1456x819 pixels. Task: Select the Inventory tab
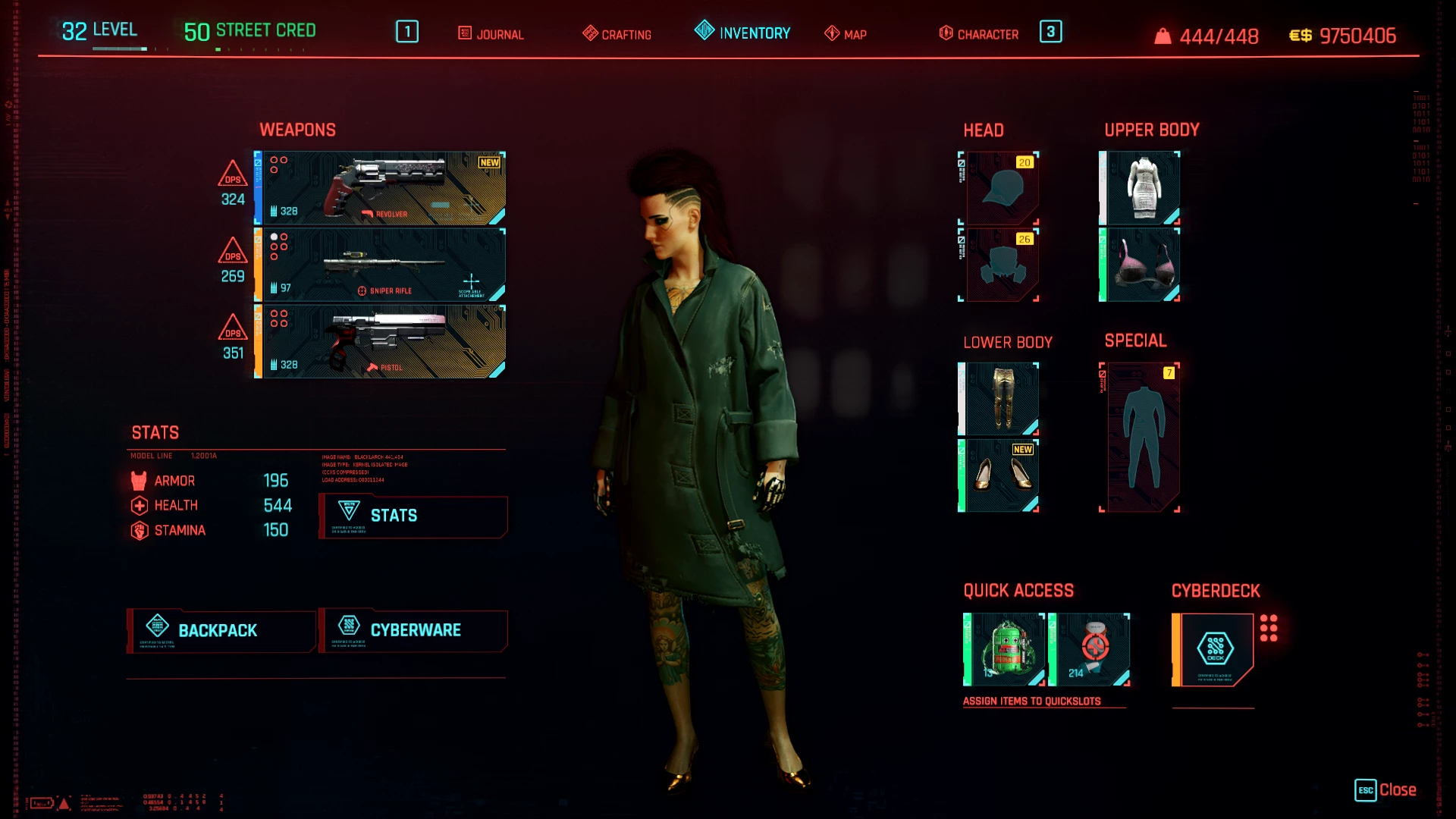[x=742, y=33]
